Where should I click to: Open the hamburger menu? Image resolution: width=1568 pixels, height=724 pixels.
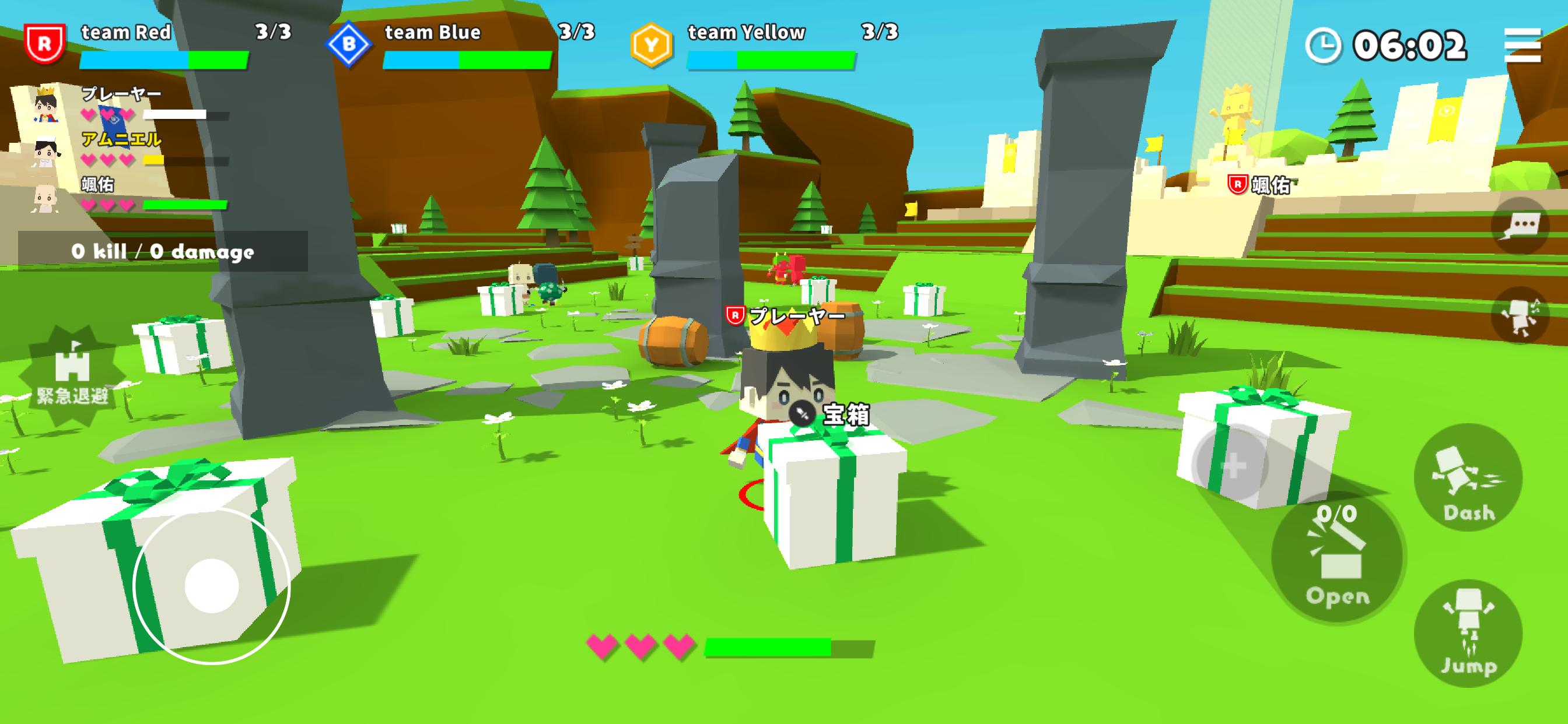pos(1522,45)
